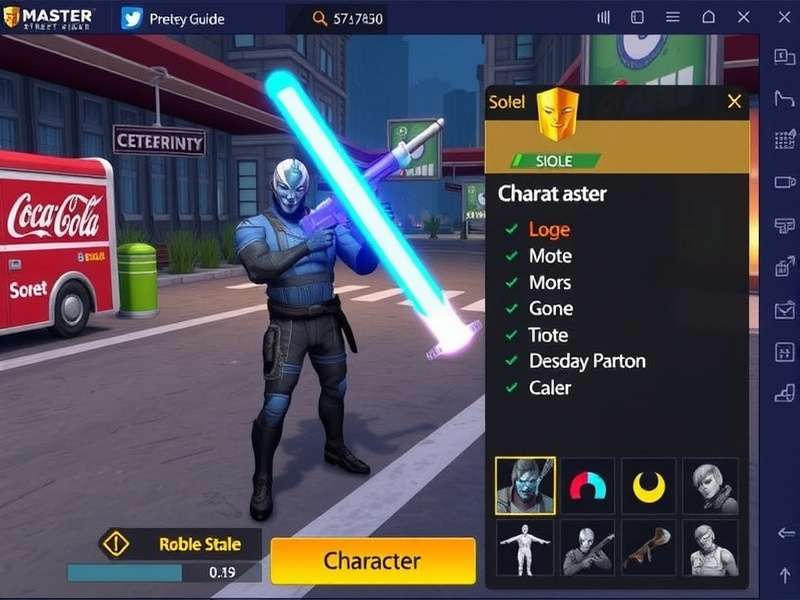Viewport: 800px width, 600px height.
Task: Choose the wooden weapon thumbnail
Action: coord(649,547)
